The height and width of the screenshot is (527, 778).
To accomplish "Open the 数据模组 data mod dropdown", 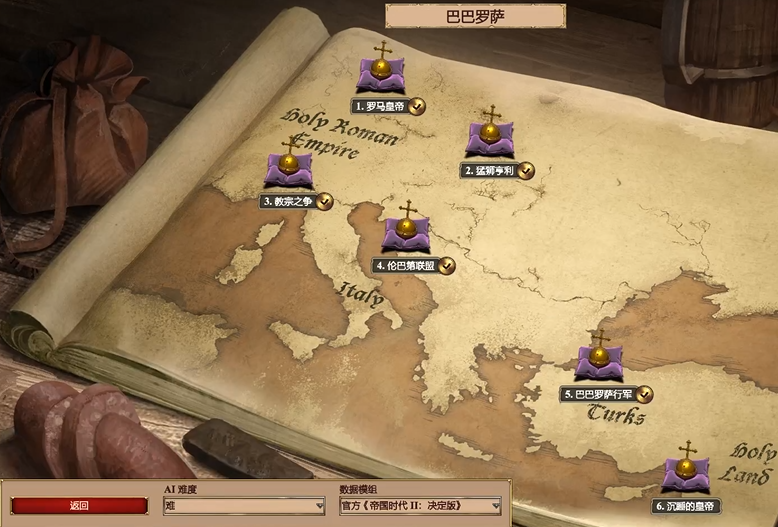I will (420, 506).
